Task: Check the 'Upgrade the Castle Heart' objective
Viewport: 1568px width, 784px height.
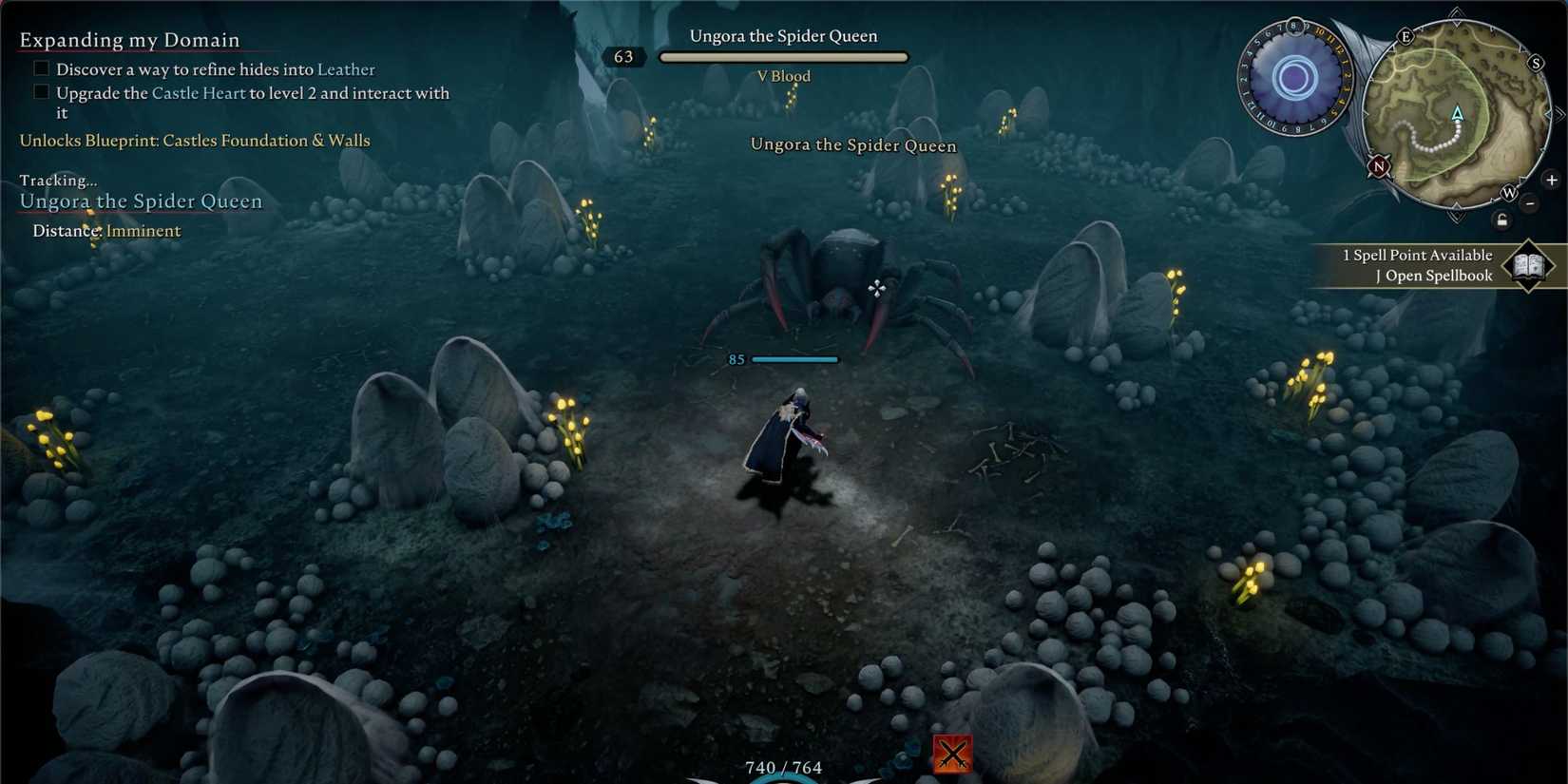Action: click(x=41, y=91)
